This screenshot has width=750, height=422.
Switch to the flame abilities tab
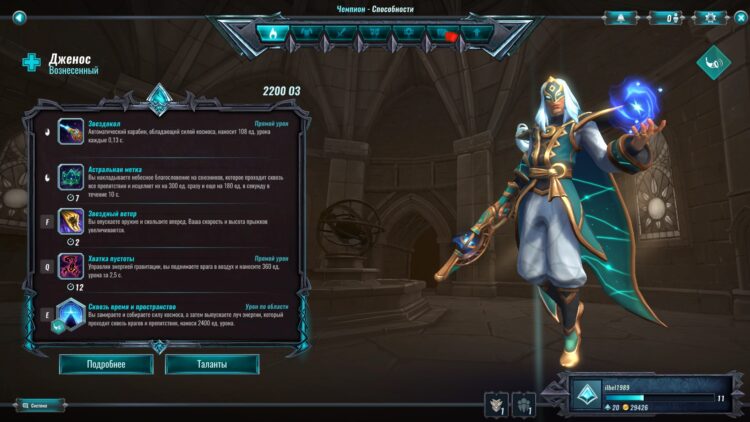pos(272,33)
